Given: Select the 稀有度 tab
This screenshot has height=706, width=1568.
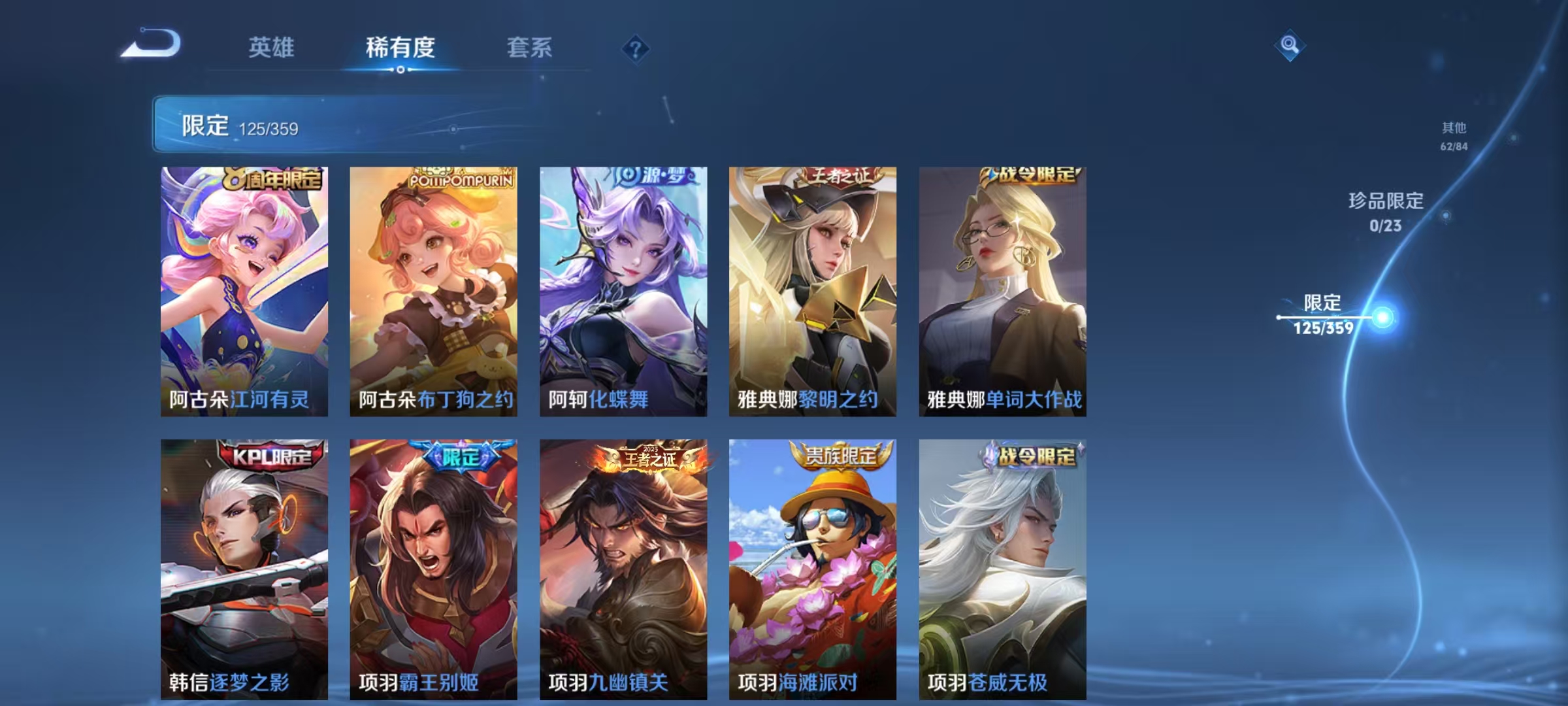Looking at the screenshot, I should pyautogui.click(x=400, y=46).
